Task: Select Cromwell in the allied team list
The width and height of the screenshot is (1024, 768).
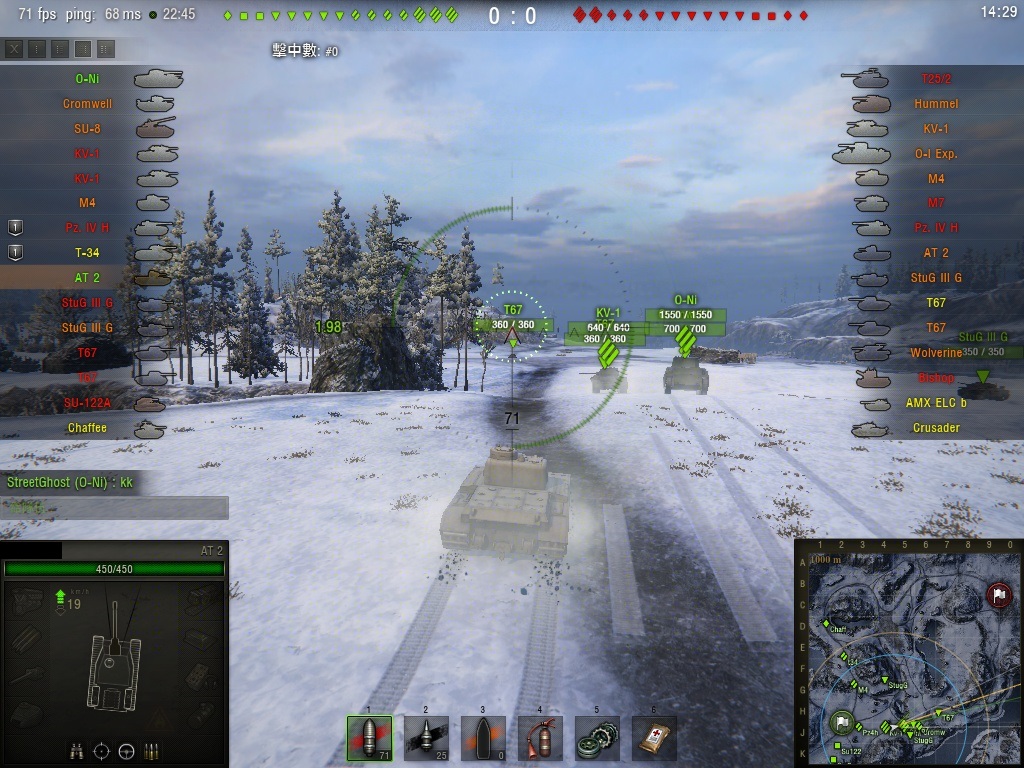Action: click(87, 103)
